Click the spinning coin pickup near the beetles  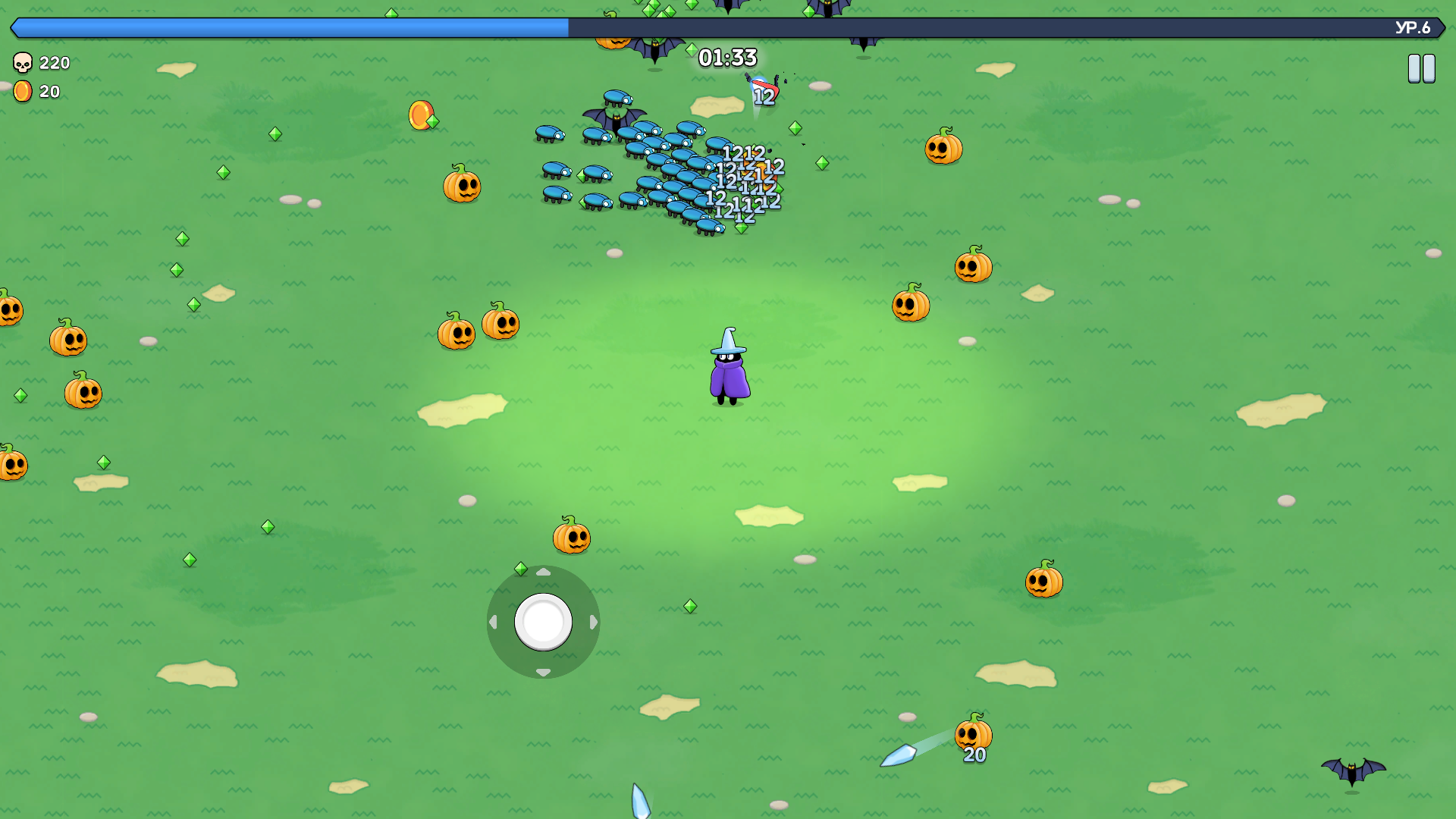(422, 115)
